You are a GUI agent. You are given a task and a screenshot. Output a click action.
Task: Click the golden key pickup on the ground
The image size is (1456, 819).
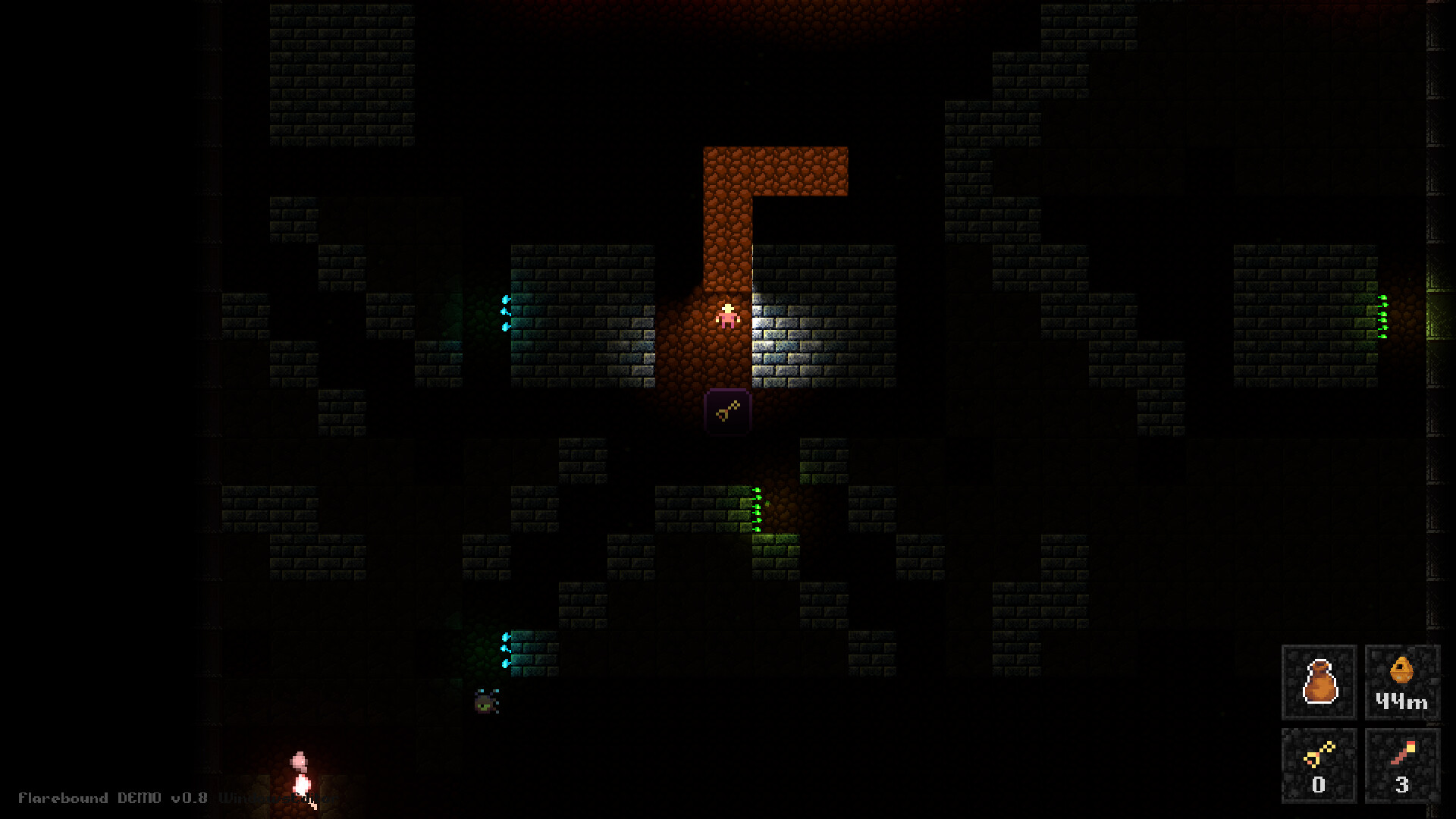pos(726,412)
